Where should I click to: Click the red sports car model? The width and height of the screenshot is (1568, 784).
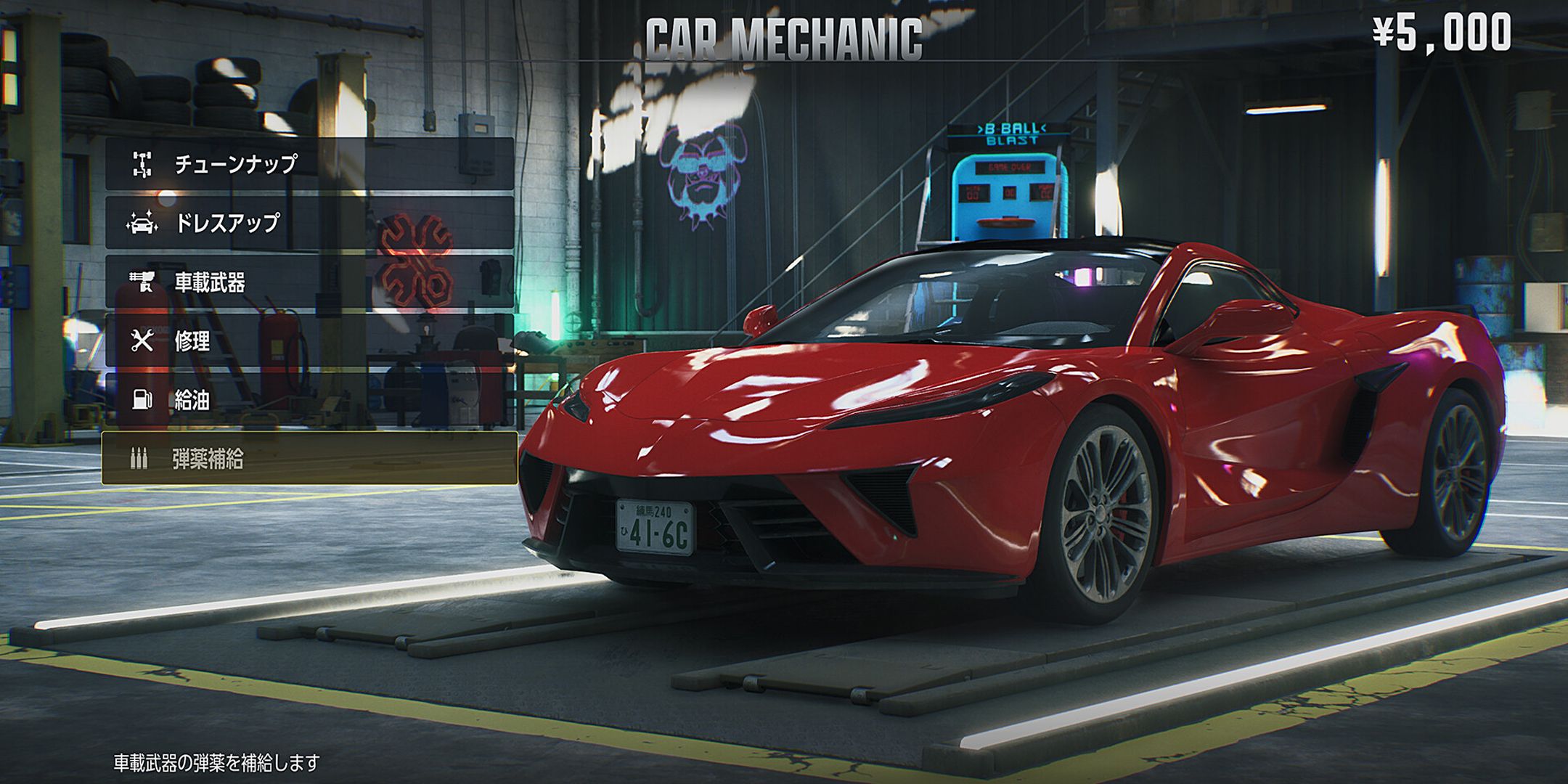click(1016, 407)
